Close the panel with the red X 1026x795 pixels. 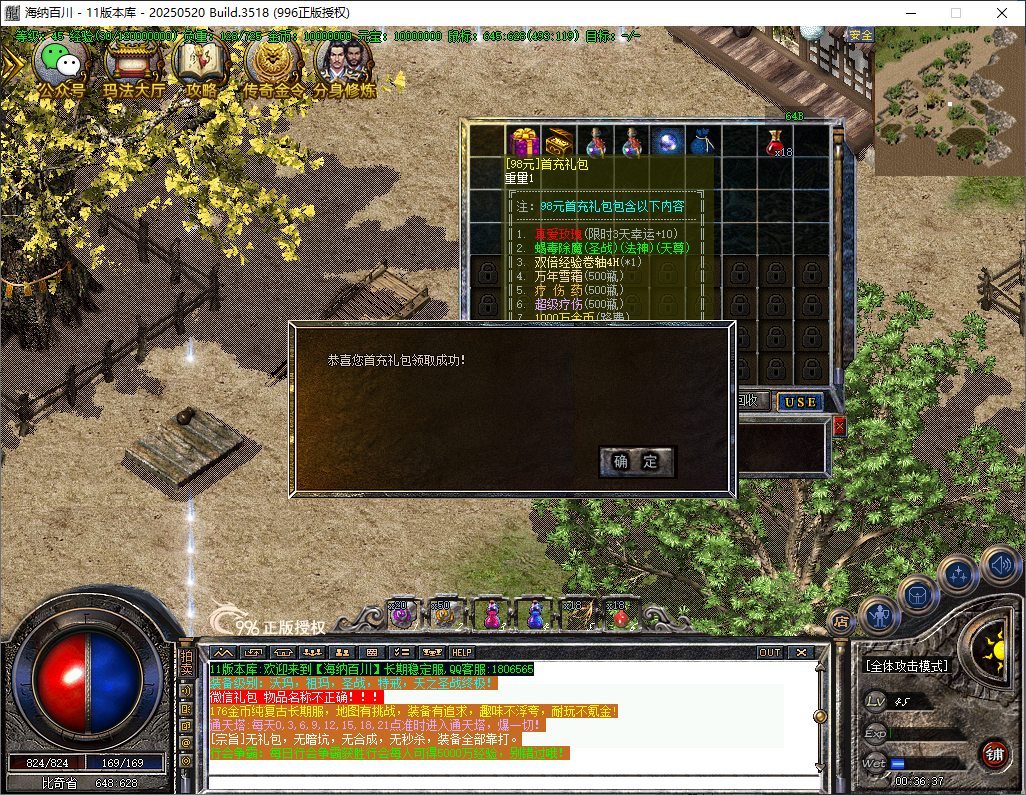point(839,426)
